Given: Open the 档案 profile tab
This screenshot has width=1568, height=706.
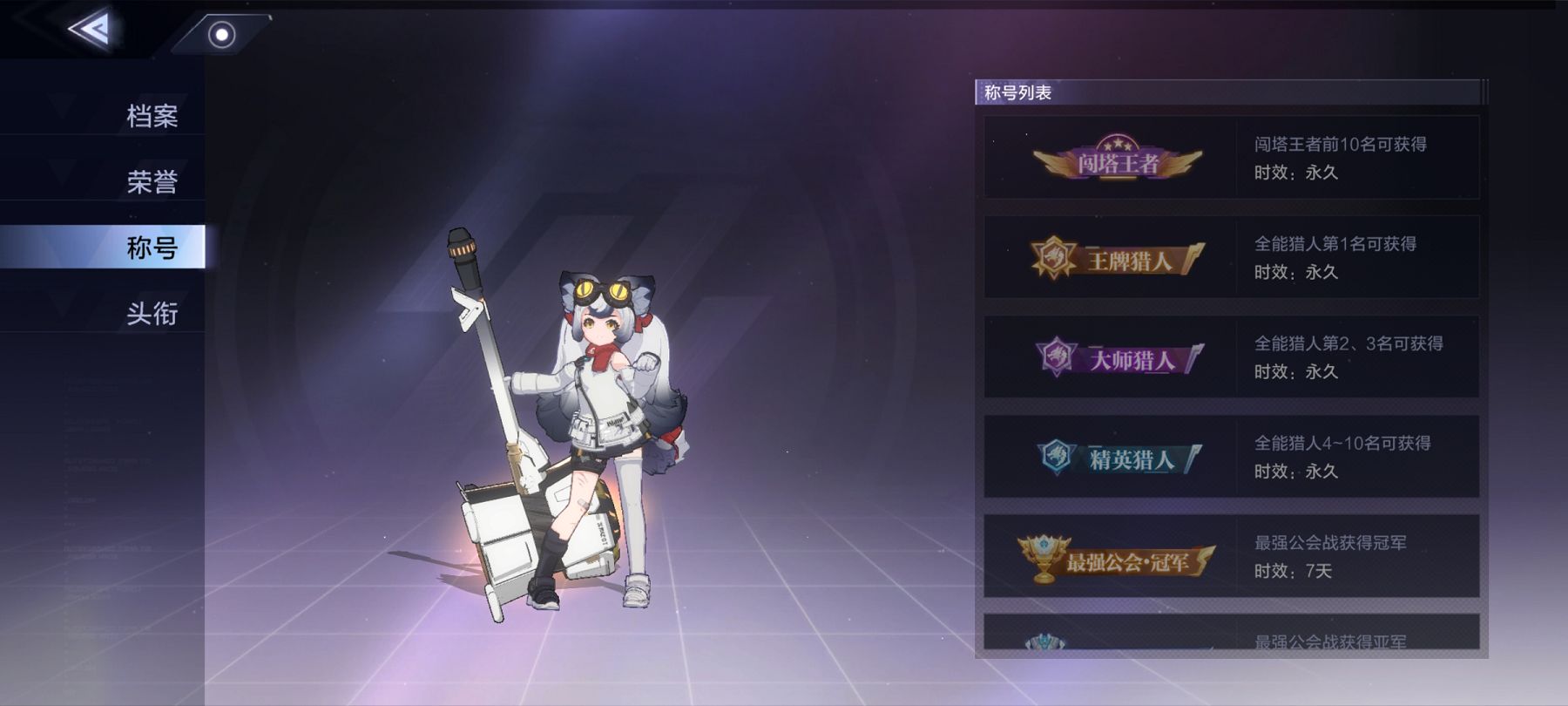Looking at the screenshot, I should (152, 116).
